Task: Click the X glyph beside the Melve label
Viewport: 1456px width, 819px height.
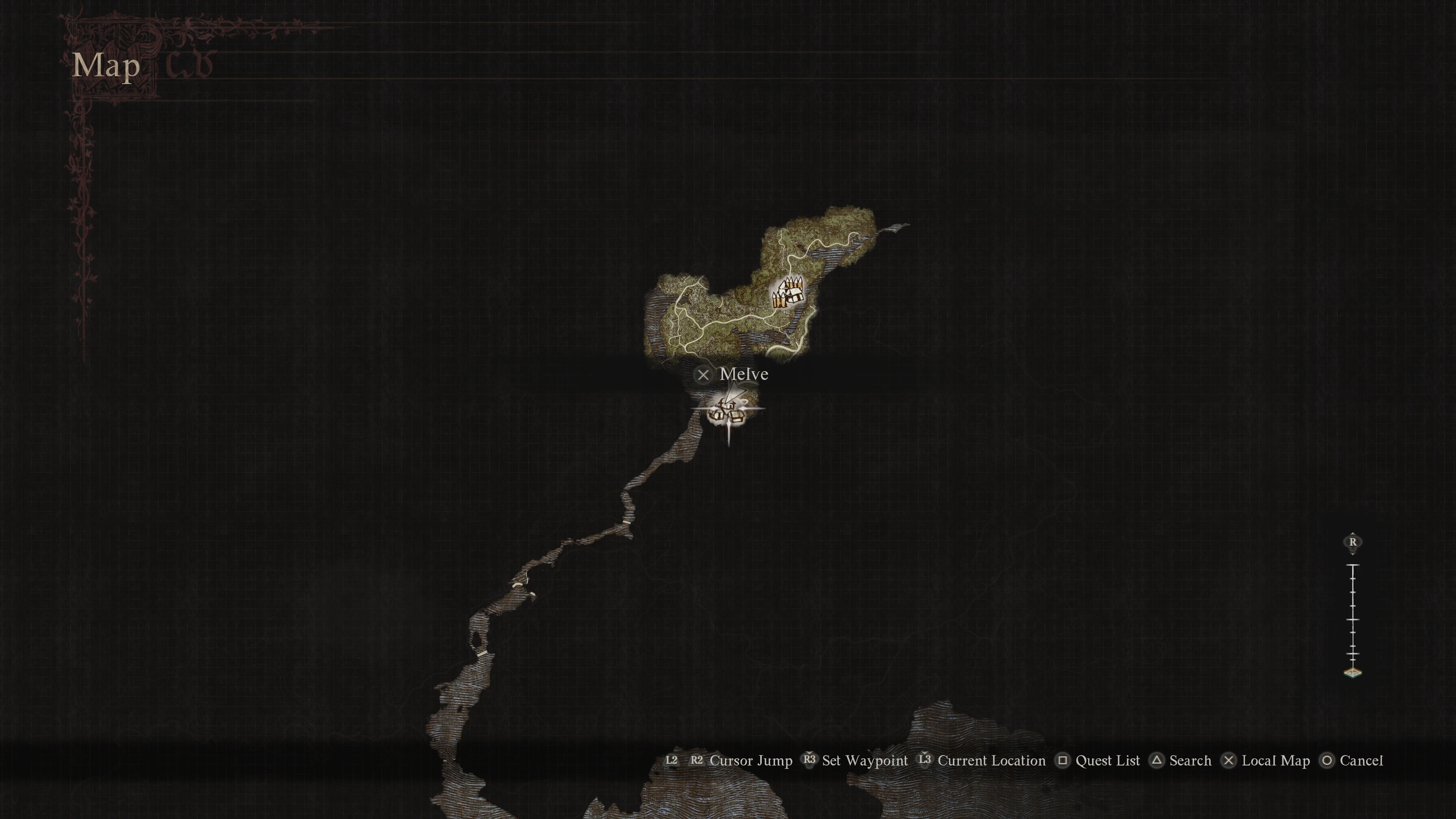Action: [703, 375]
